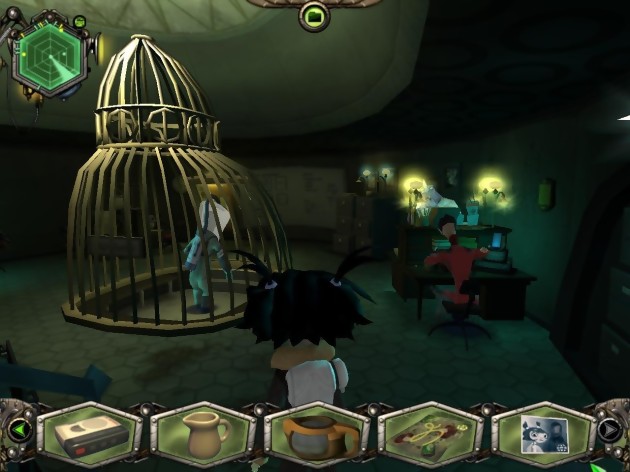This screenshot has height=472, width=630.
Task: Pick the map with yellow rope item
Action: [428, 434]
